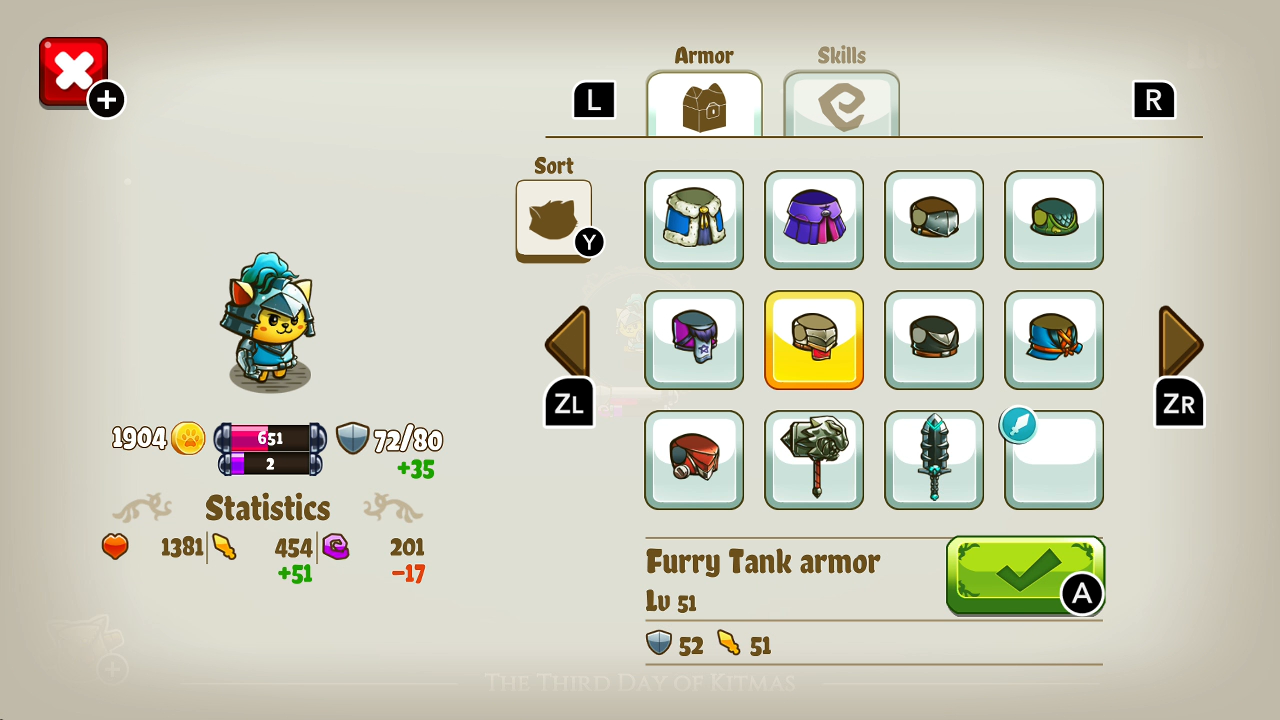Select the empty slot with blue sword badge
Image resolution: width=1280 pixels, height=720 pixels.
[x=1054, y=460]
